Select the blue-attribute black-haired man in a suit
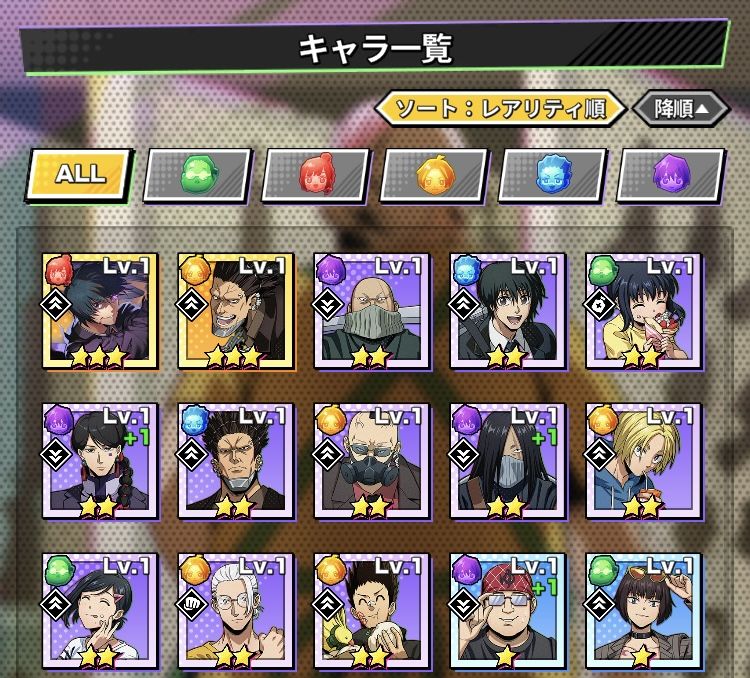This screenshot has width=750, height=678. tap(506, 310)
